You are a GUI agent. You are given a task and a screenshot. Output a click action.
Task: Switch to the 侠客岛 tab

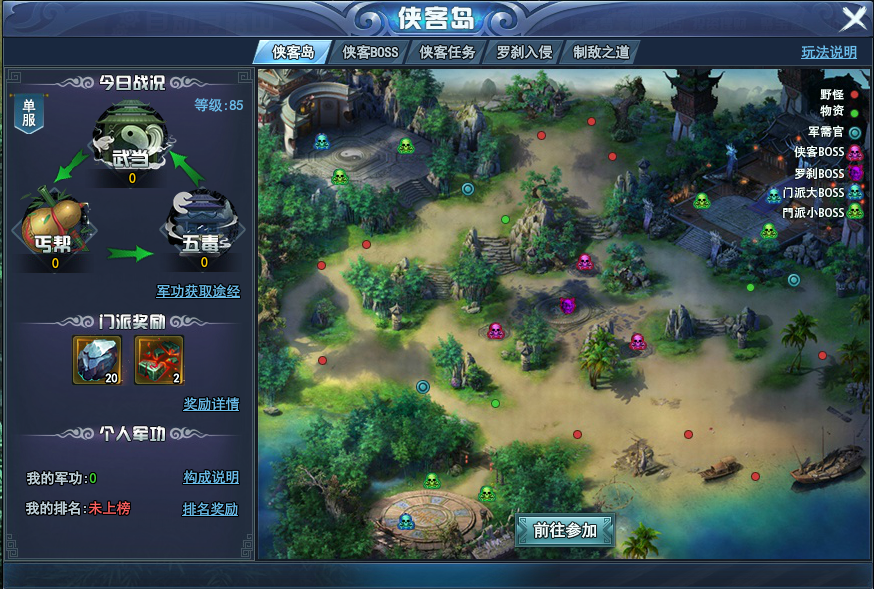293,52
